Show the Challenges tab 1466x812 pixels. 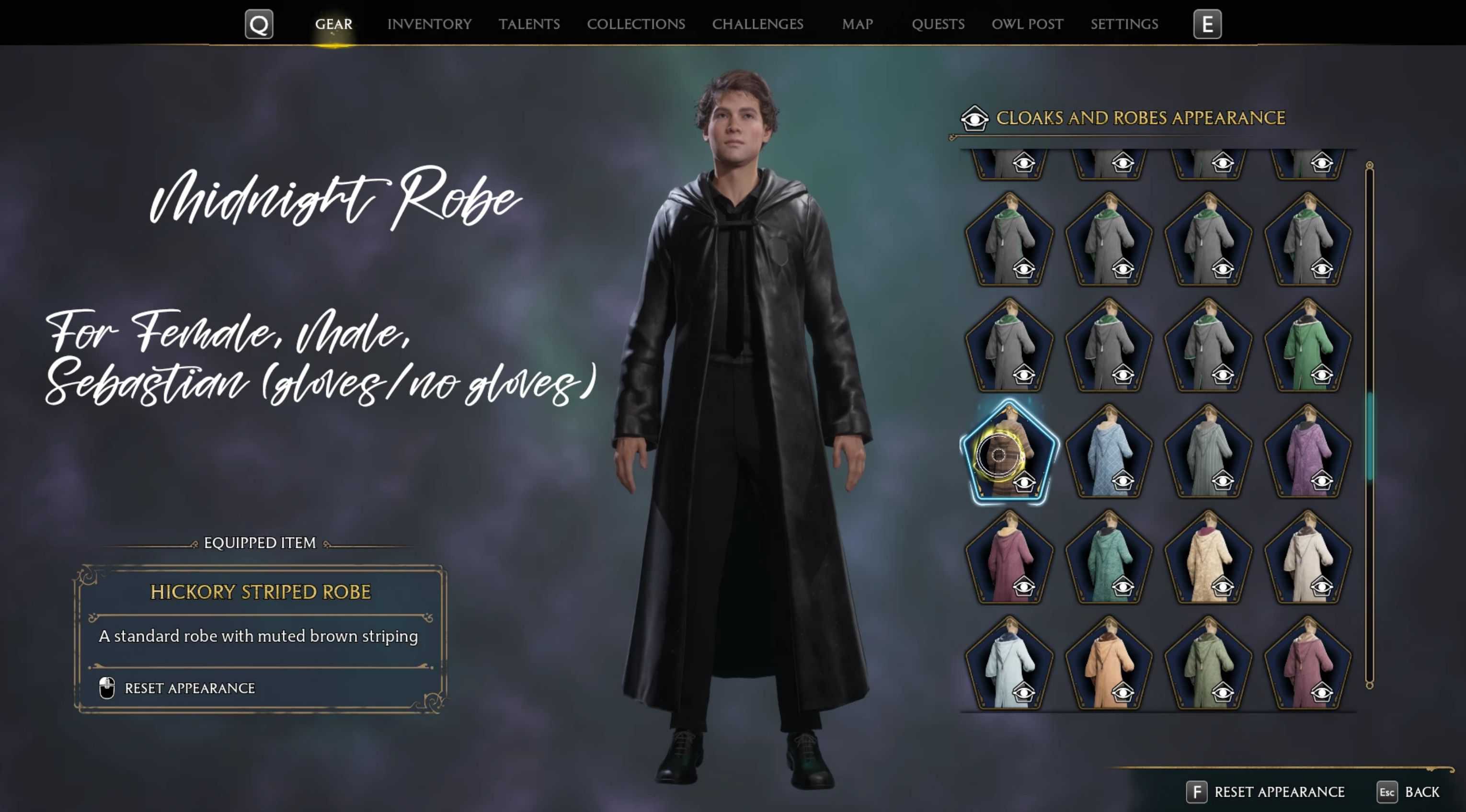pyautogui.click(x=757, y=24)
